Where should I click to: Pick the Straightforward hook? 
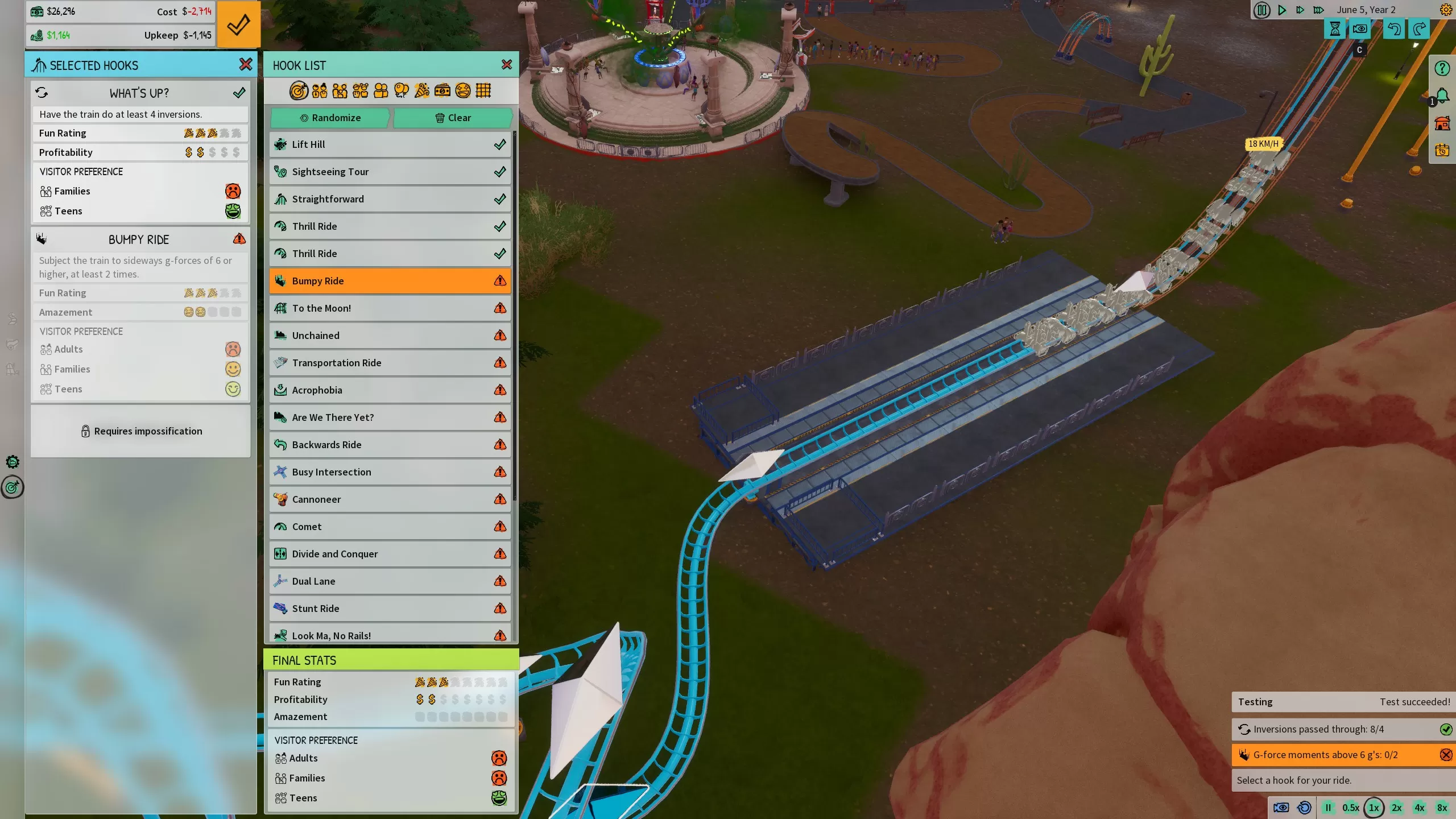[x=390, y=199]
